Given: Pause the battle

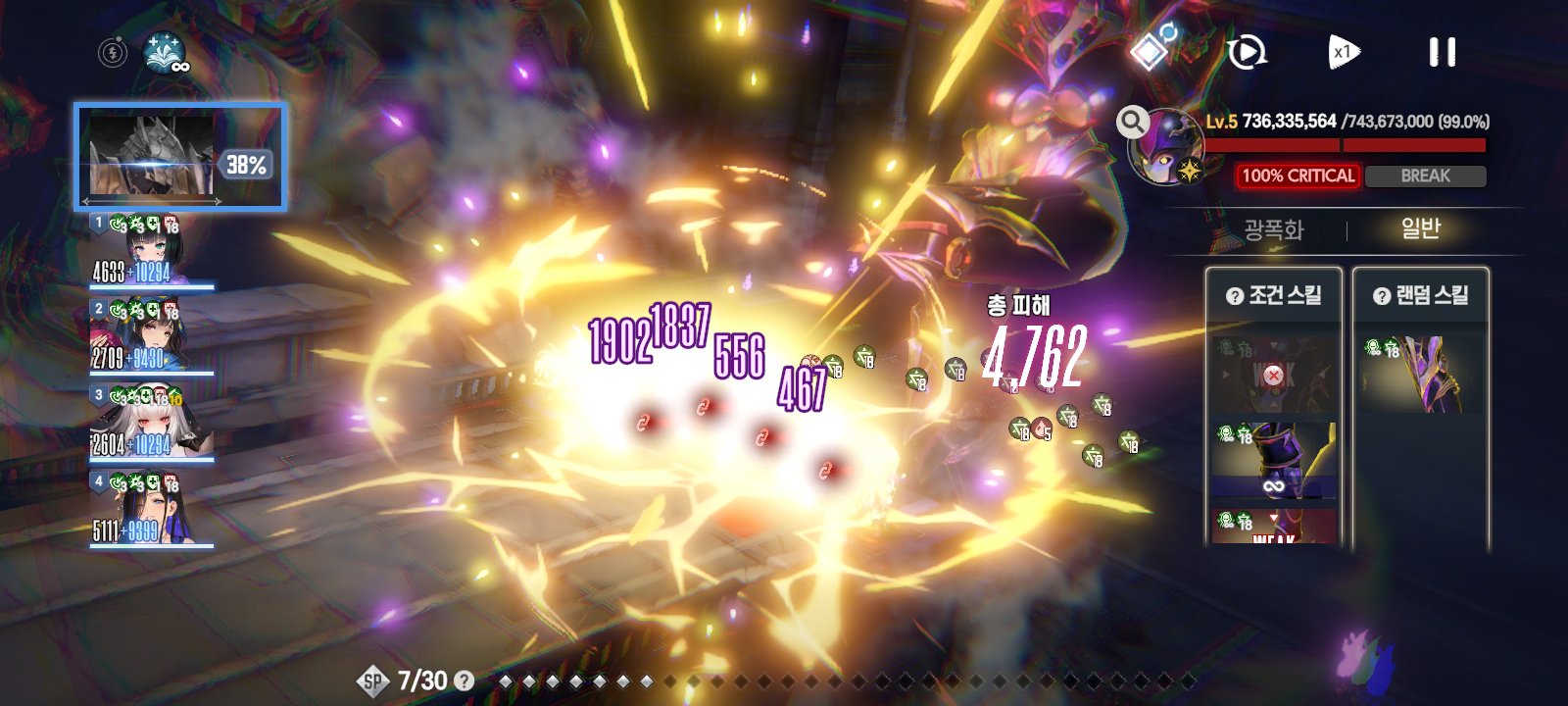Looking at the screenshot, I should click(1442, 52).
